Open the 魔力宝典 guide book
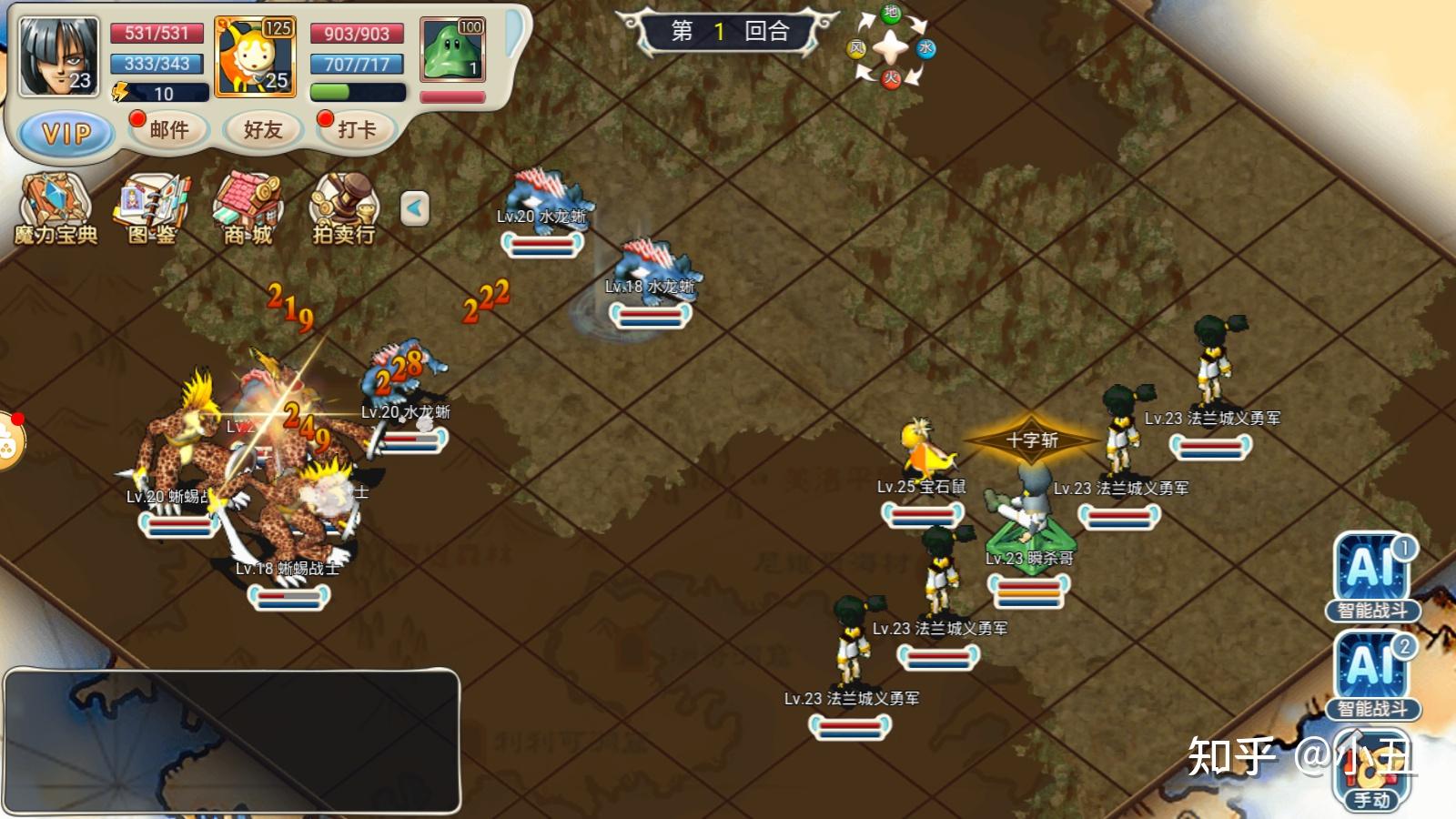This screenshot has height=819, width=1456. coord(56,209)
